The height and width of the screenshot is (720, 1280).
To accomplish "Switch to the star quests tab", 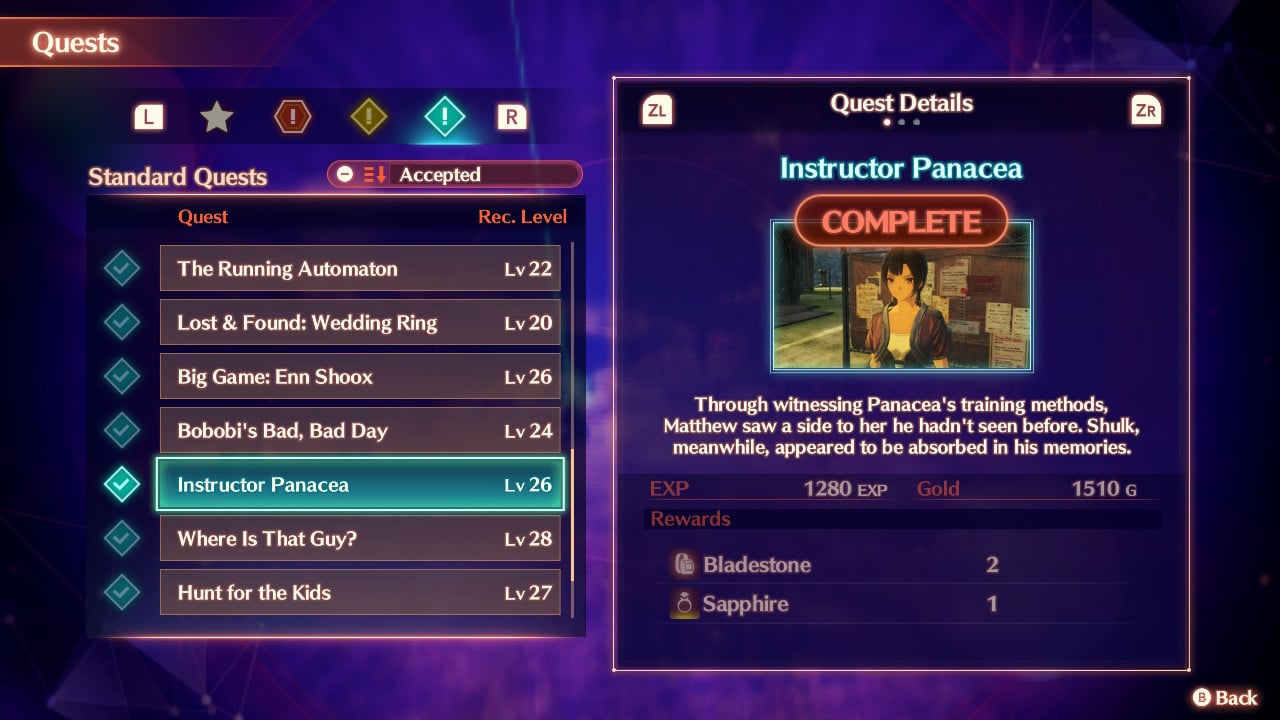I will tap(217, 115).
